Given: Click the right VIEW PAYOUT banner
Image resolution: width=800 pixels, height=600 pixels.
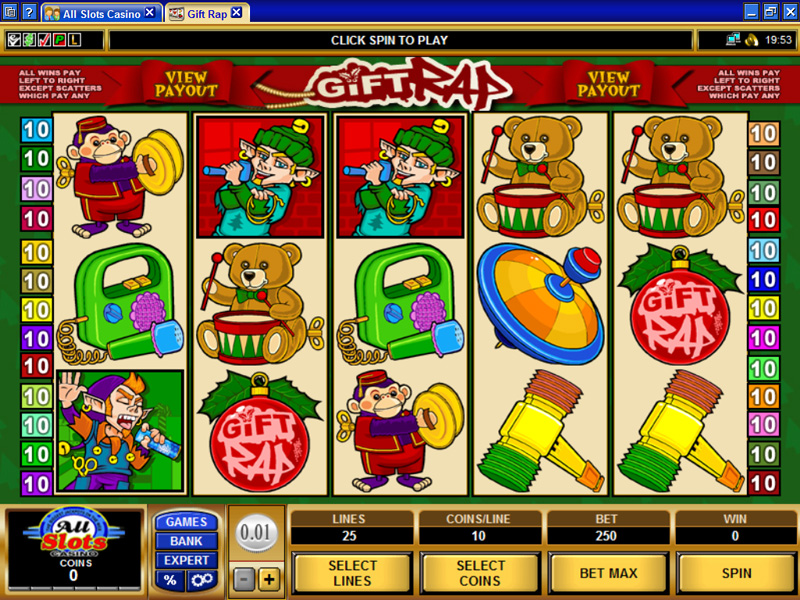Looking at the screenshot, I should click(609, 84).
